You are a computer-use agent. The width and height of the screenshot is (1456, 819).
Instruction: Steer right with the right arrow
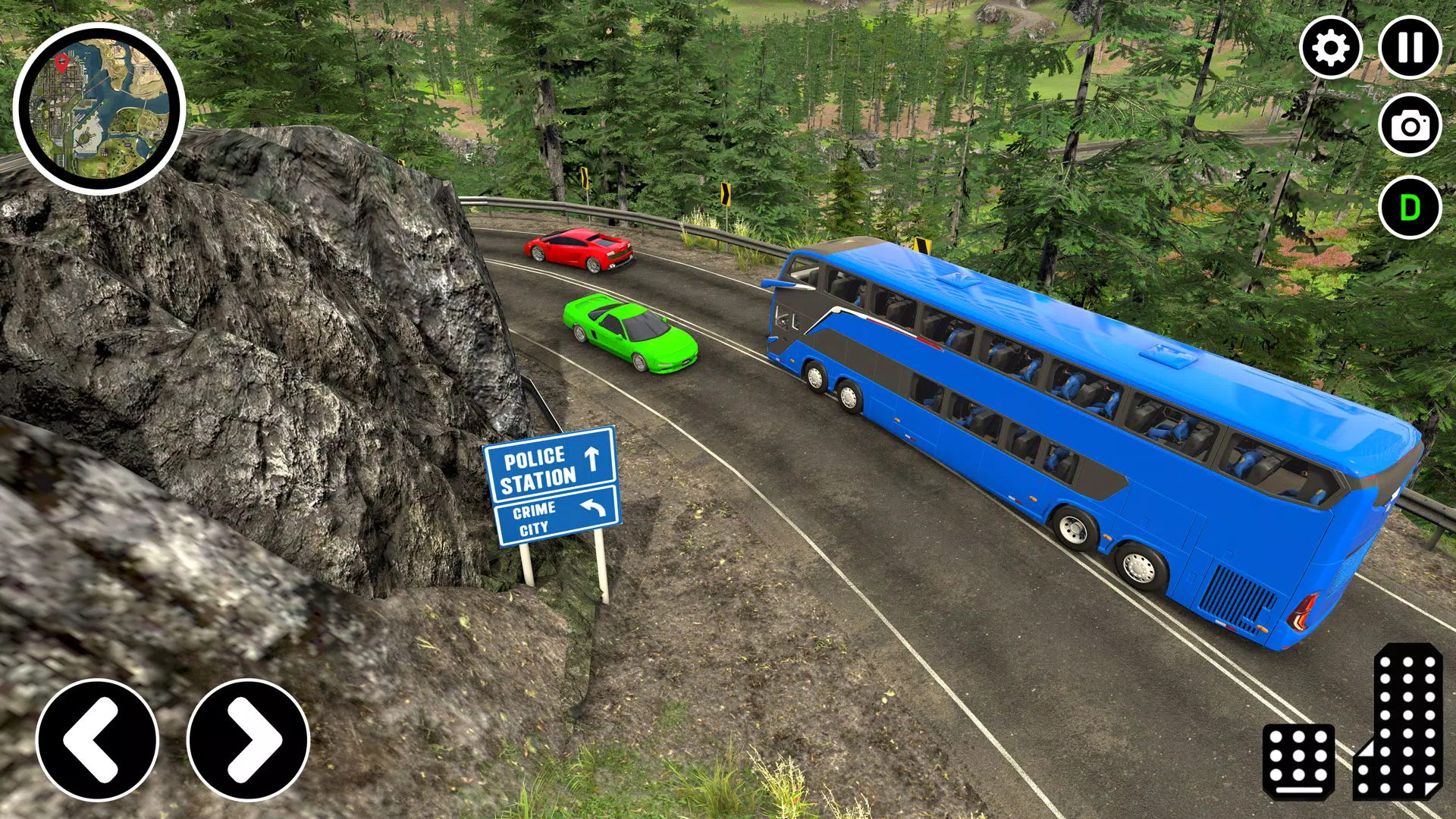point(249,739)
